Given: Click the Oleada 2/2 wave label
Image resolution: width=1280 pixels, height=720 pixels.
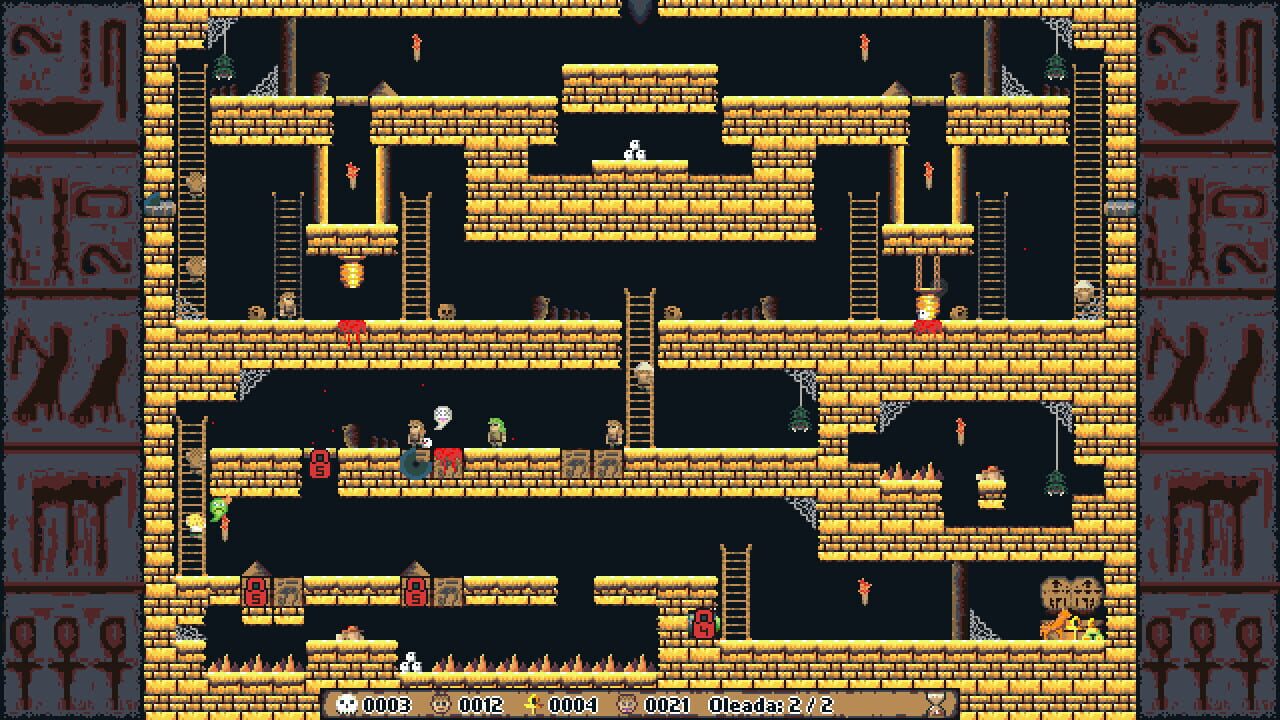Looking at the screenshot, I should [x=770, y=705].
